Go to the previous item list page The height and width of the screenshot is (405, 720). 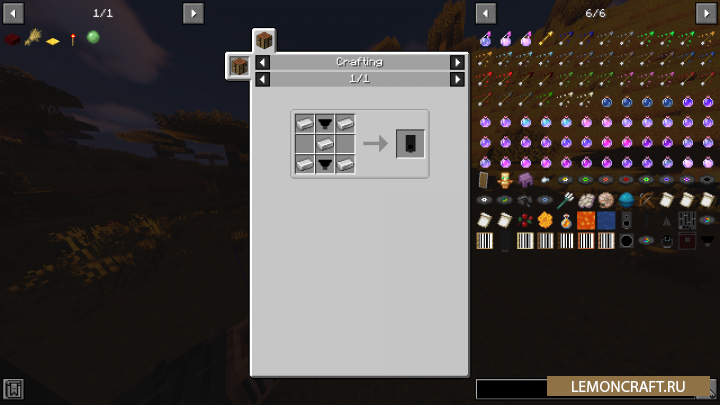(486, 13)
